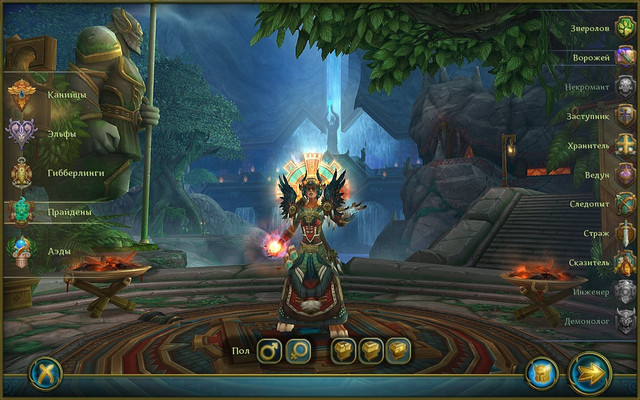
Task: Cancel with the crossed-swords X button
Action: [46, 373]
